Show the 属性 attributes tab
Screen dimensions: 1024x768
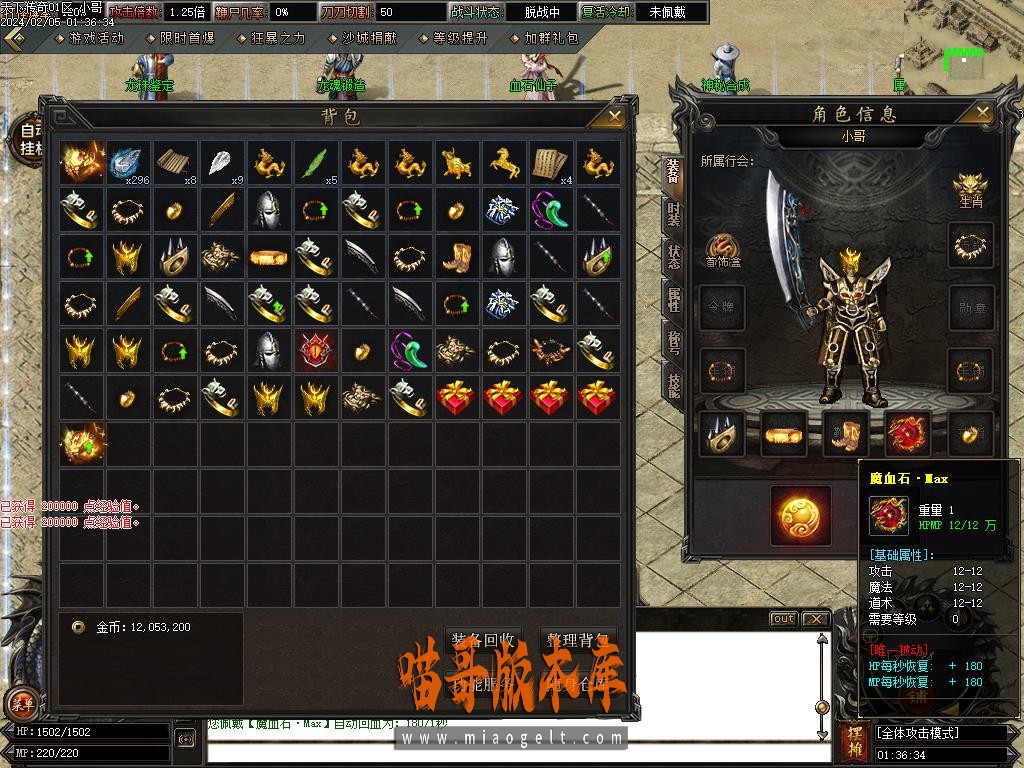coord(673,300)
